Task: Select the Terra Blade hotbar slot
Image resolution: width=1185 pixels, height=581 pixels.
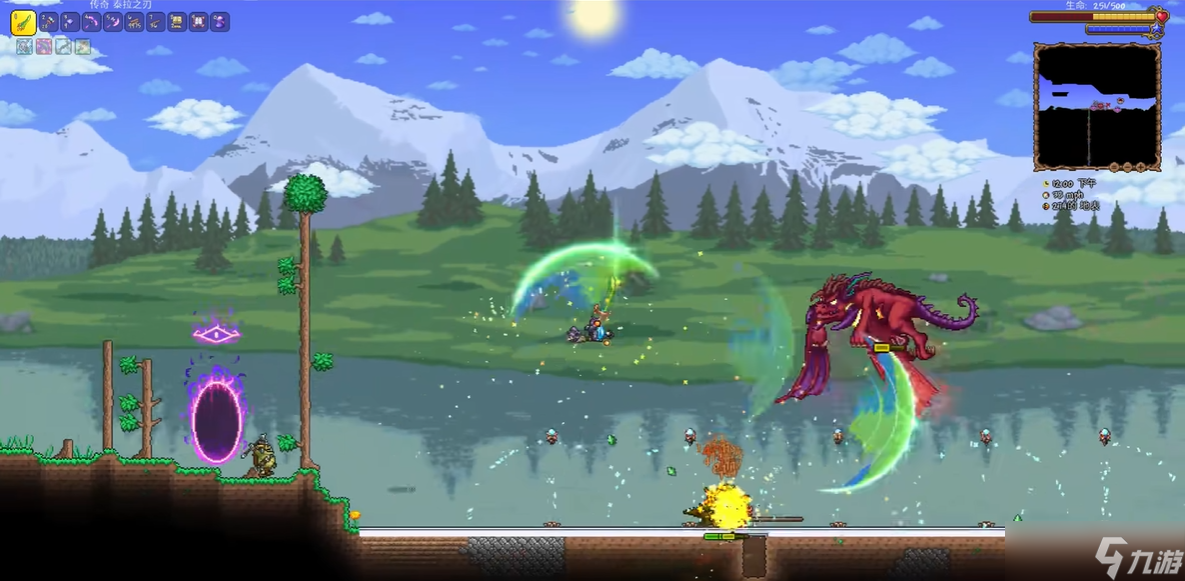Action: 25,22
